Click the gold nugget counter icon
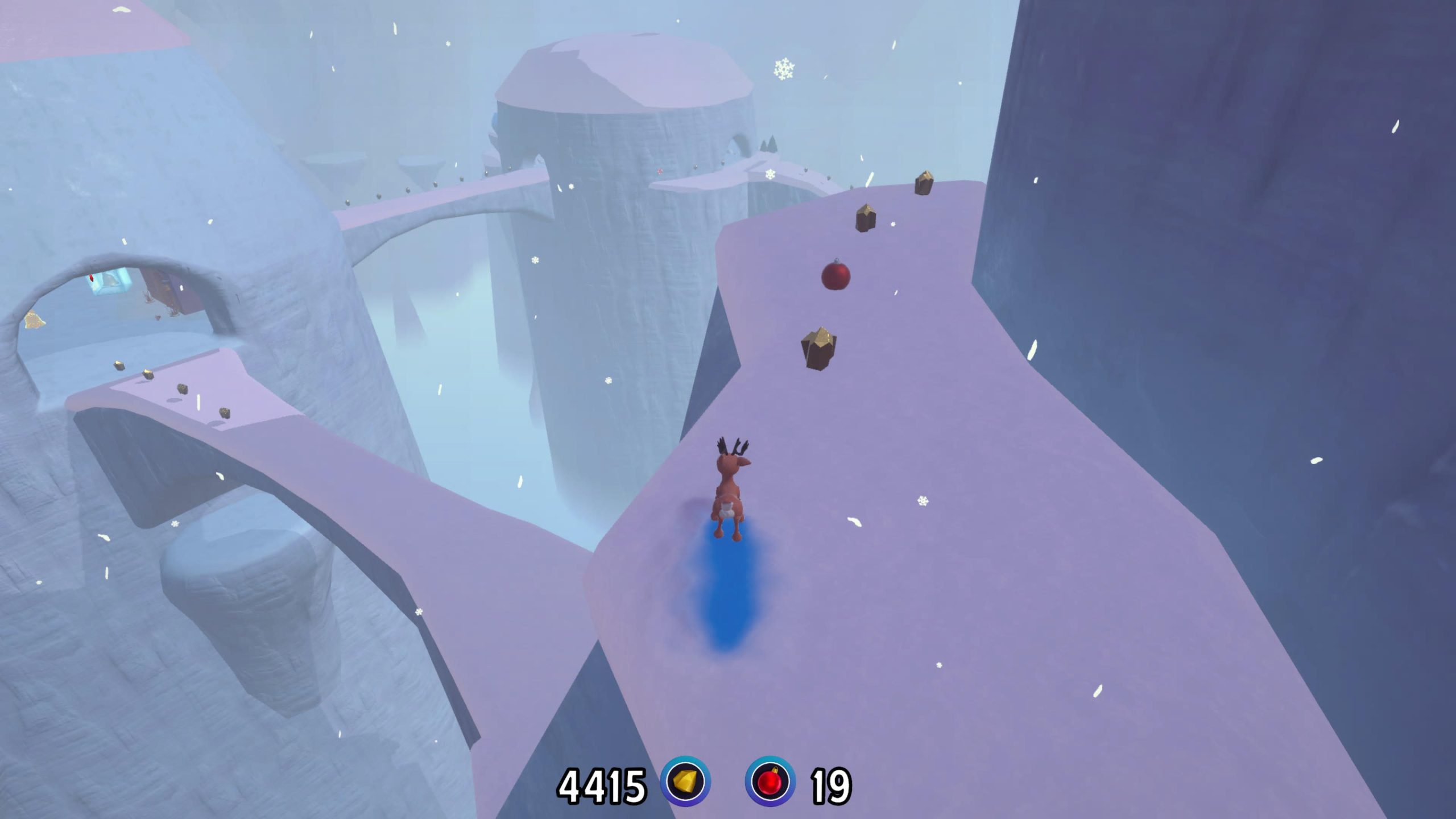Viewport: 1456px width, 819px height. click(x=685, y=781)
